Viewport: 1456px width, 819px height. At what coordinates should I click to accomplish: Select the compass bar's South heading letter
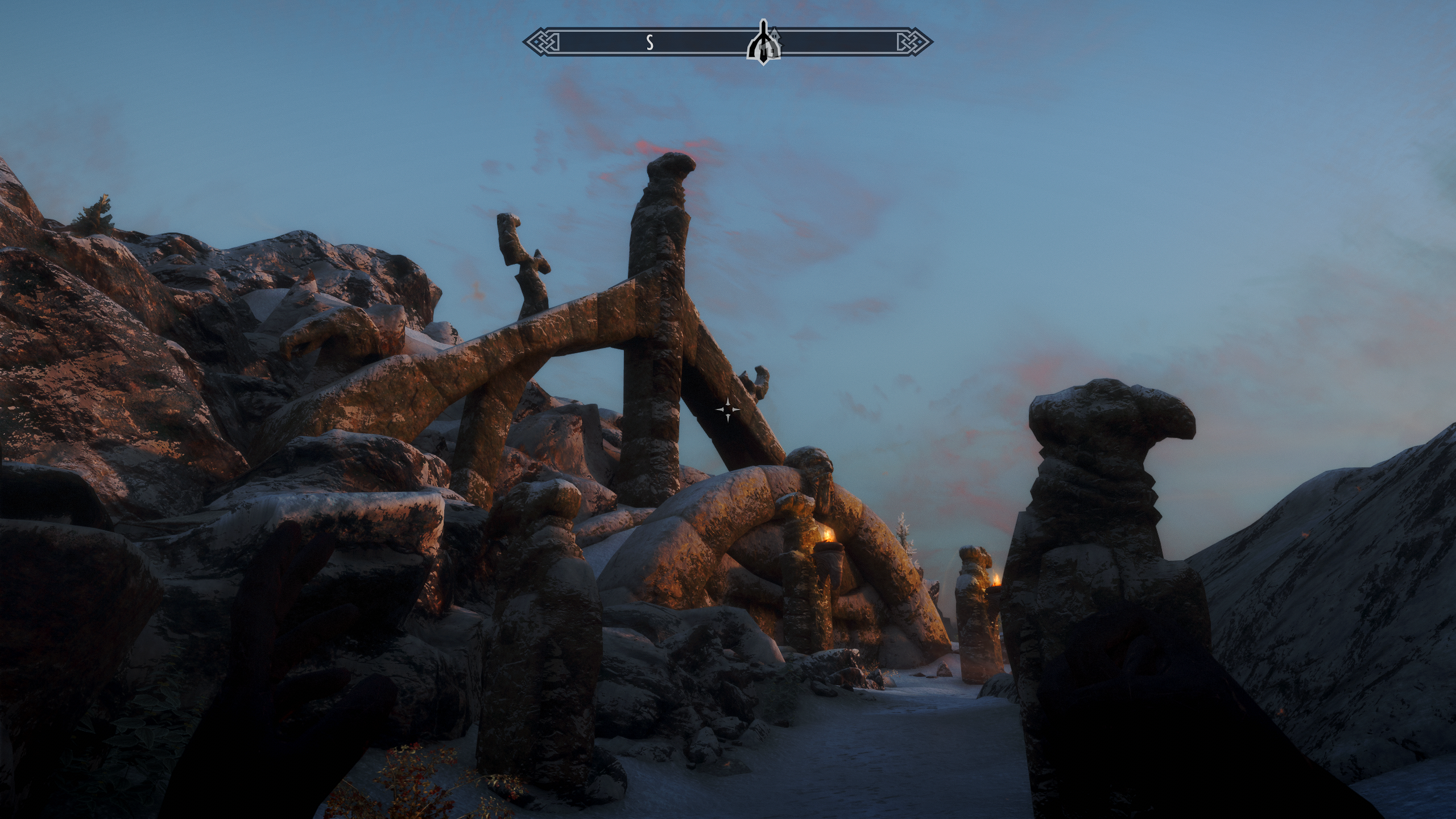click(x=649, y=42)
